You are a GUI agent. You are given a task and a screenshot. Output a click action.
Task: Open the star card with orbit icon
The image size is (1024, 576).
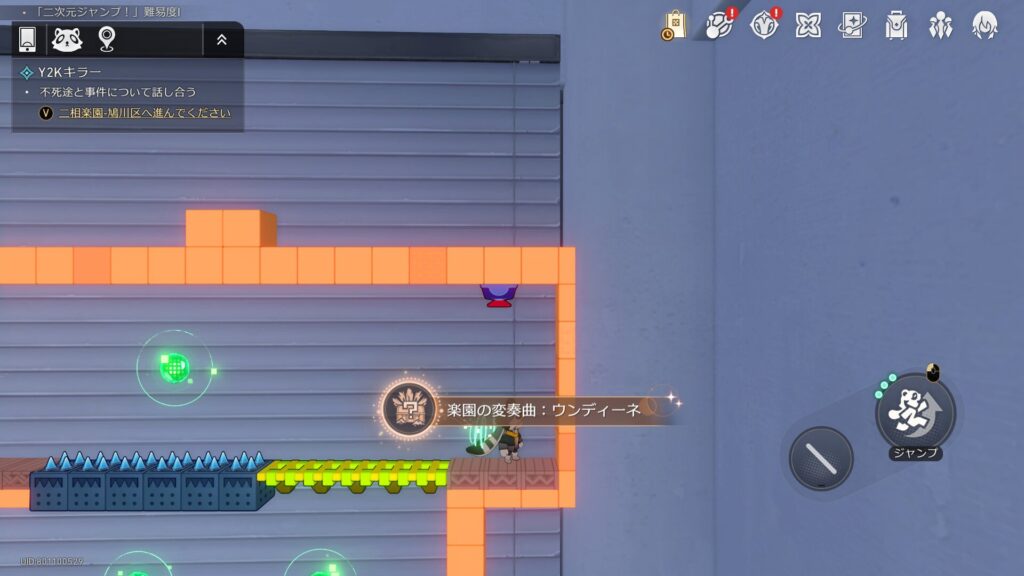coord(852,25)
